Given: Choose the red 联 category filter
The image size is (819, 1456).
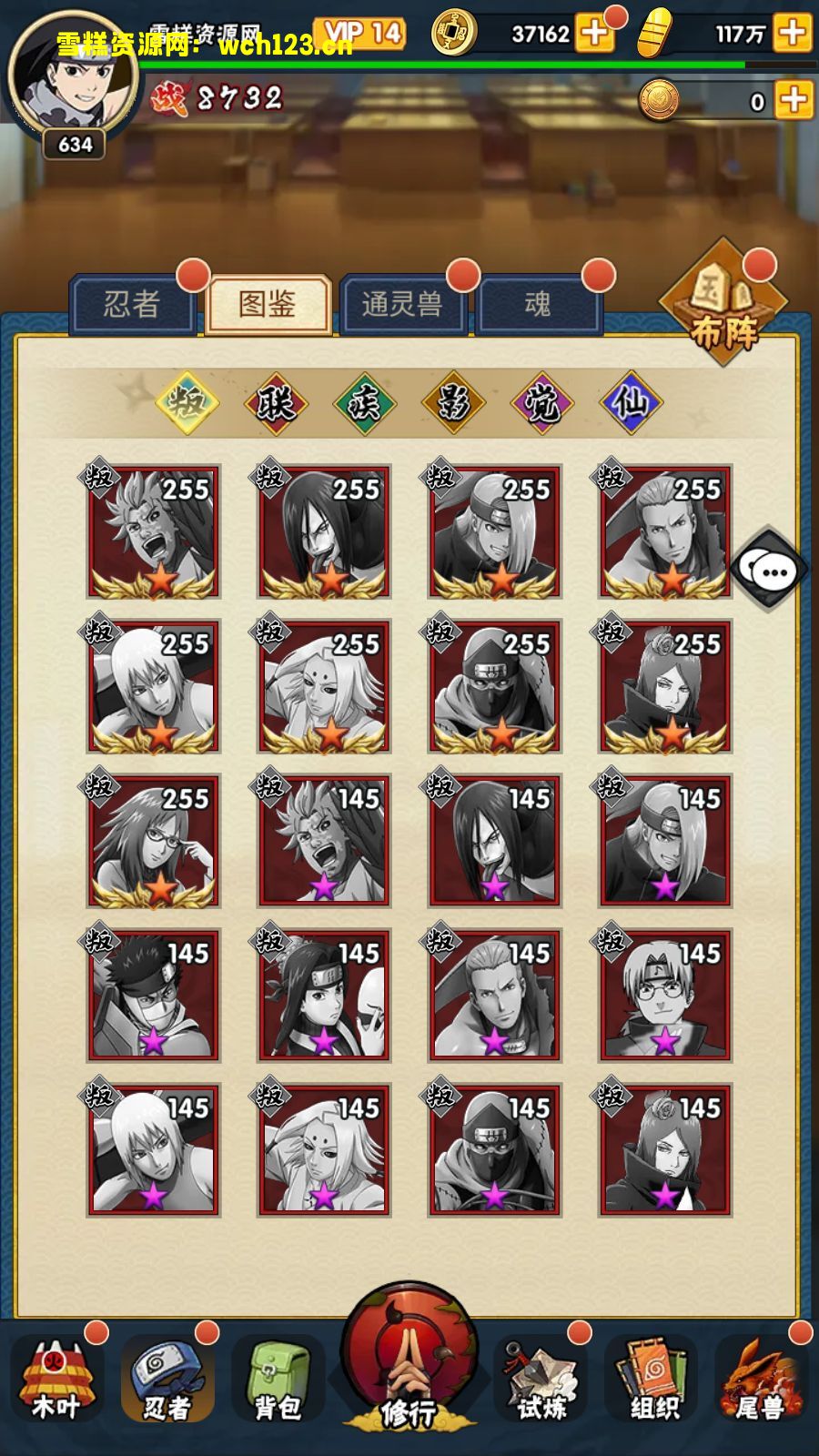Looking at the screenshot, I should point(276,402).
